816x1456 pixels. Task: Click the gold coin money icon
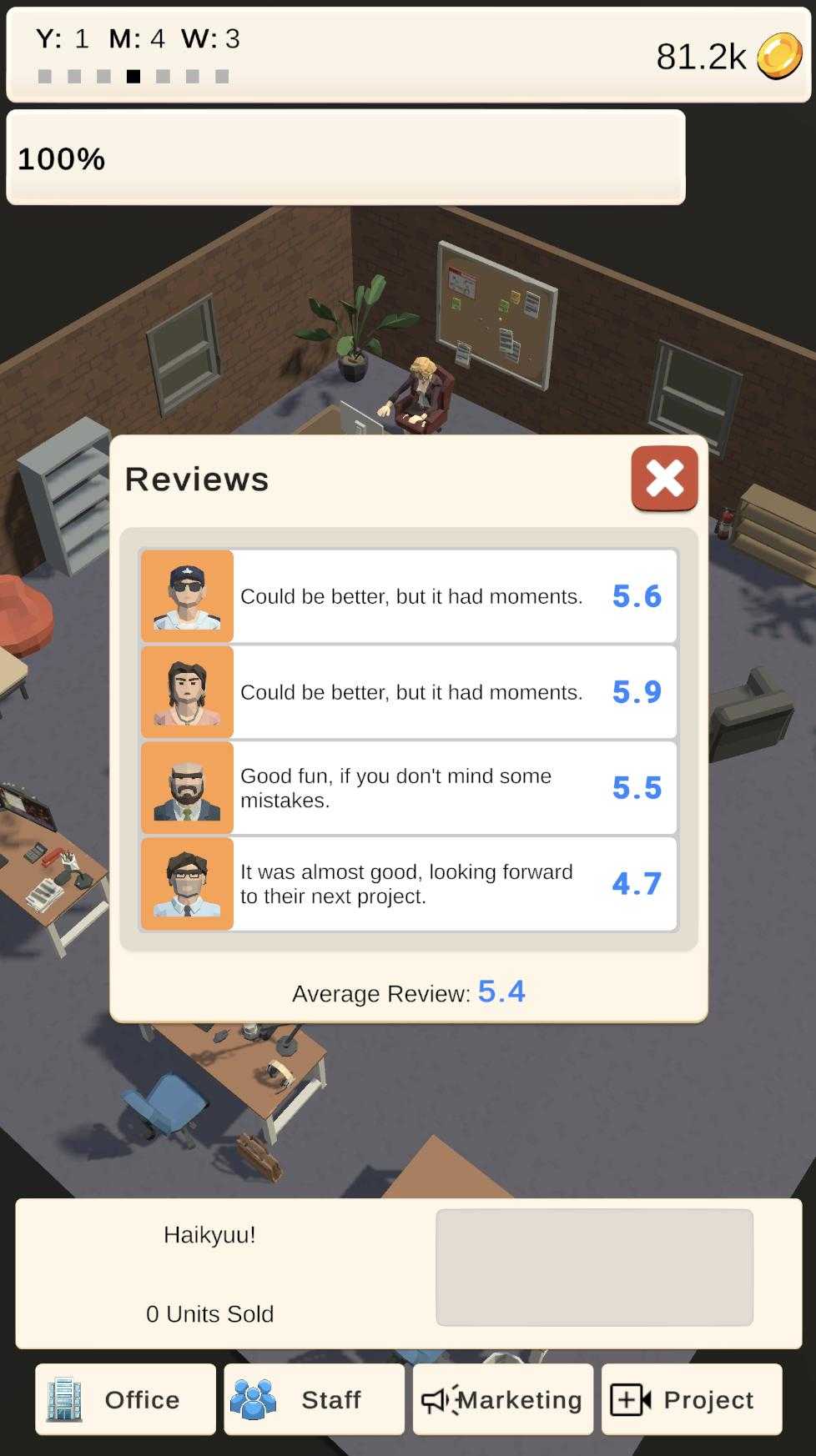click(x=779, y=57)
